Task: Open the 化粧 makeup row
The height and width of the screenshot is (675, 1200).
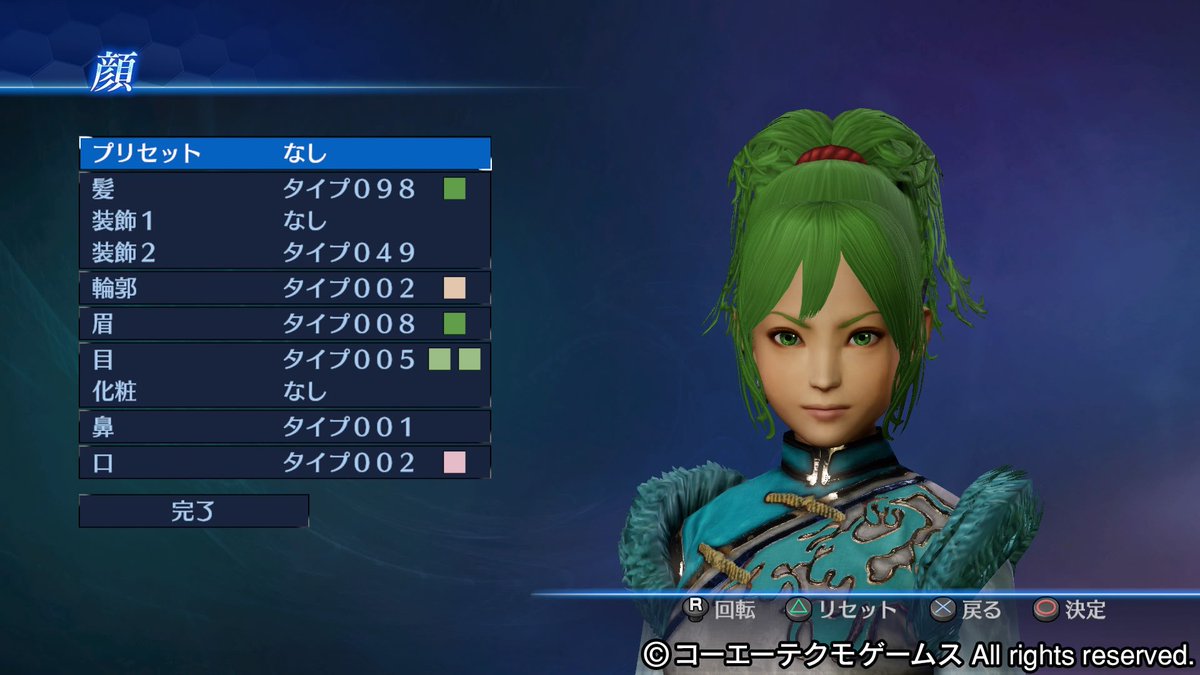Action: 250,391
